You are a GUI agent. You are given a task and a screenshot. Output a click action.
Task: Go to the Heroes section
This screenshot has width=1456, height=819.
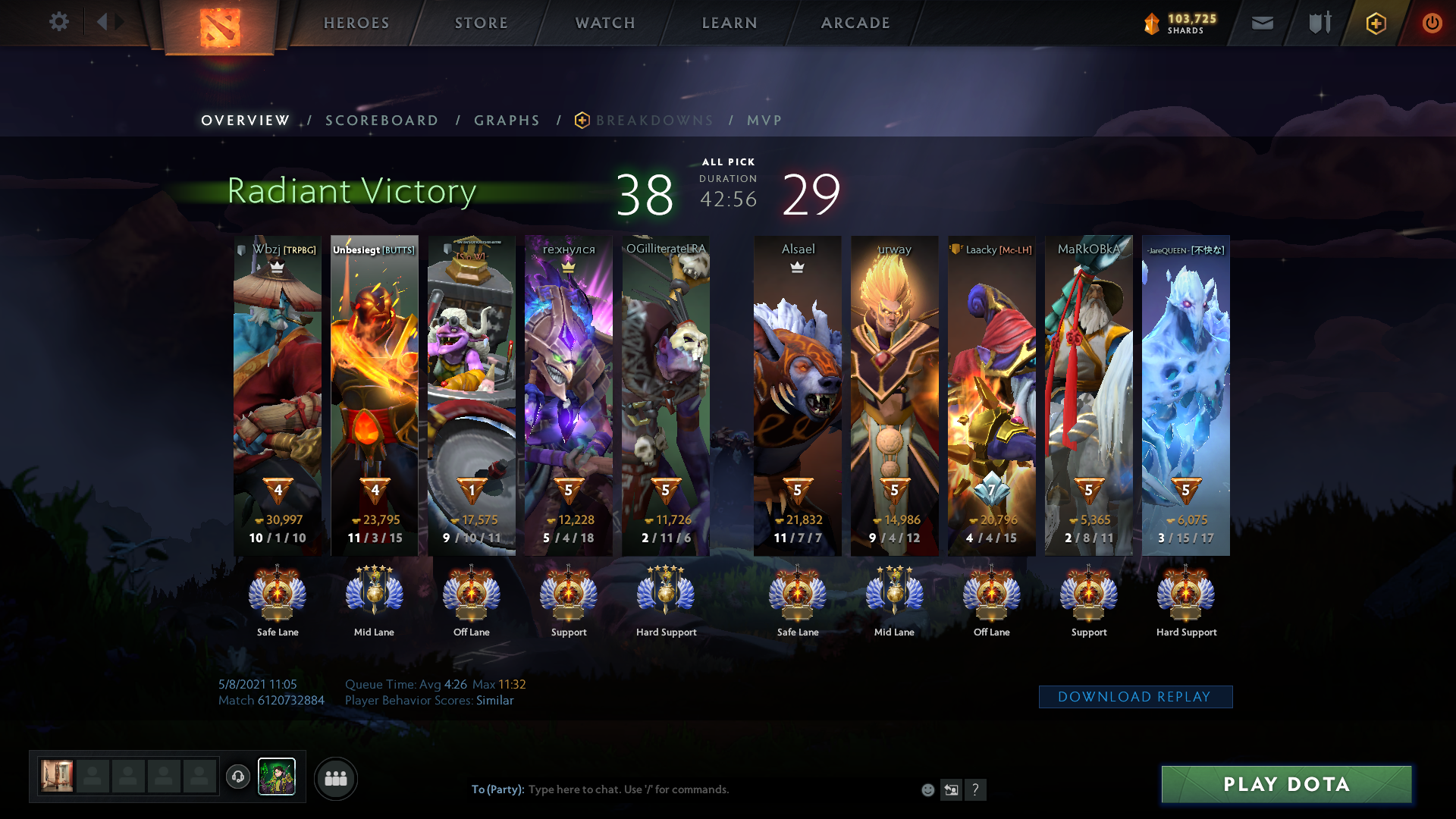point(356,23)
